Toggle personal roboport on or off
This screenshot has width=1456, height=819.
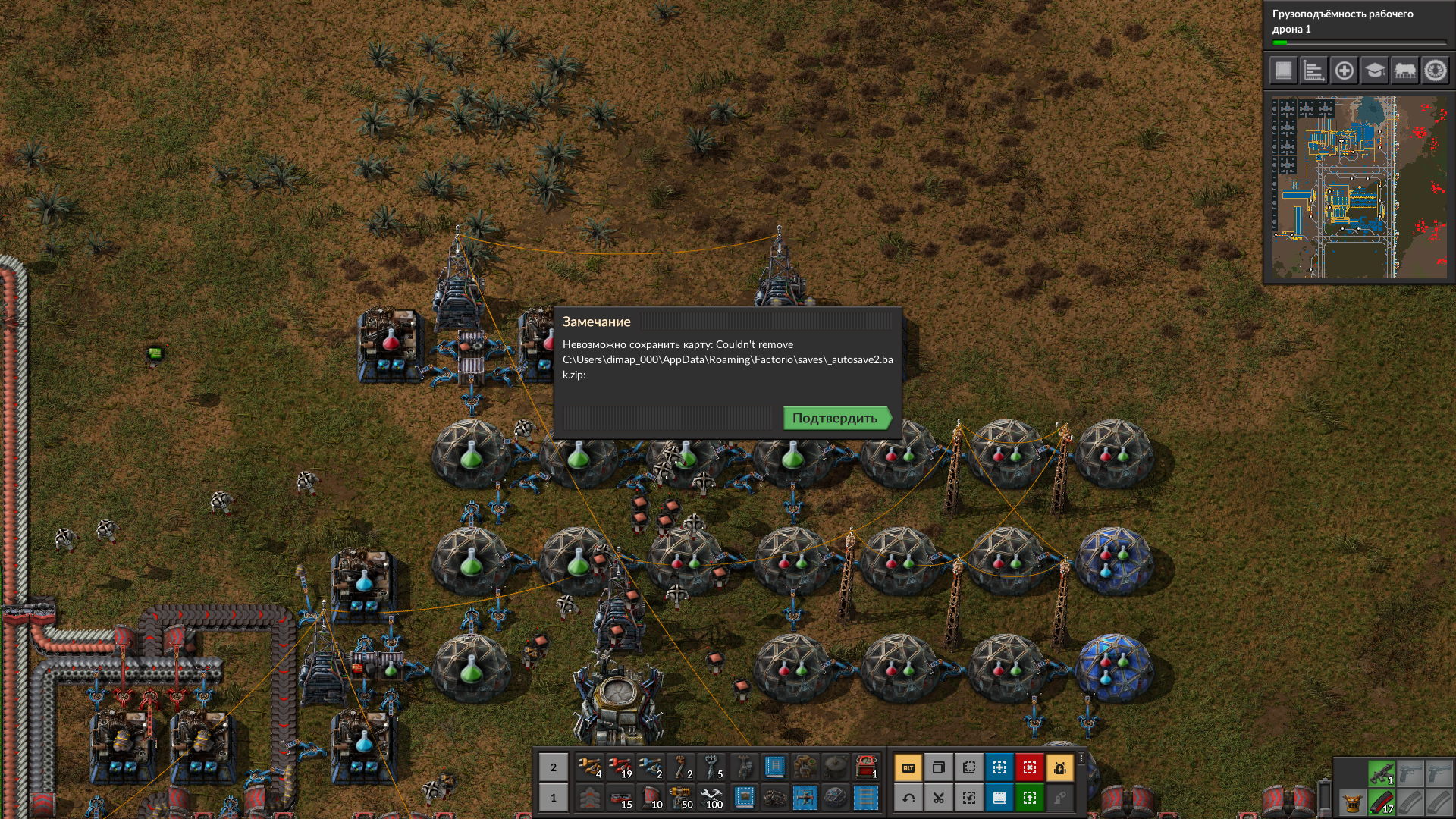point(1060,768)
